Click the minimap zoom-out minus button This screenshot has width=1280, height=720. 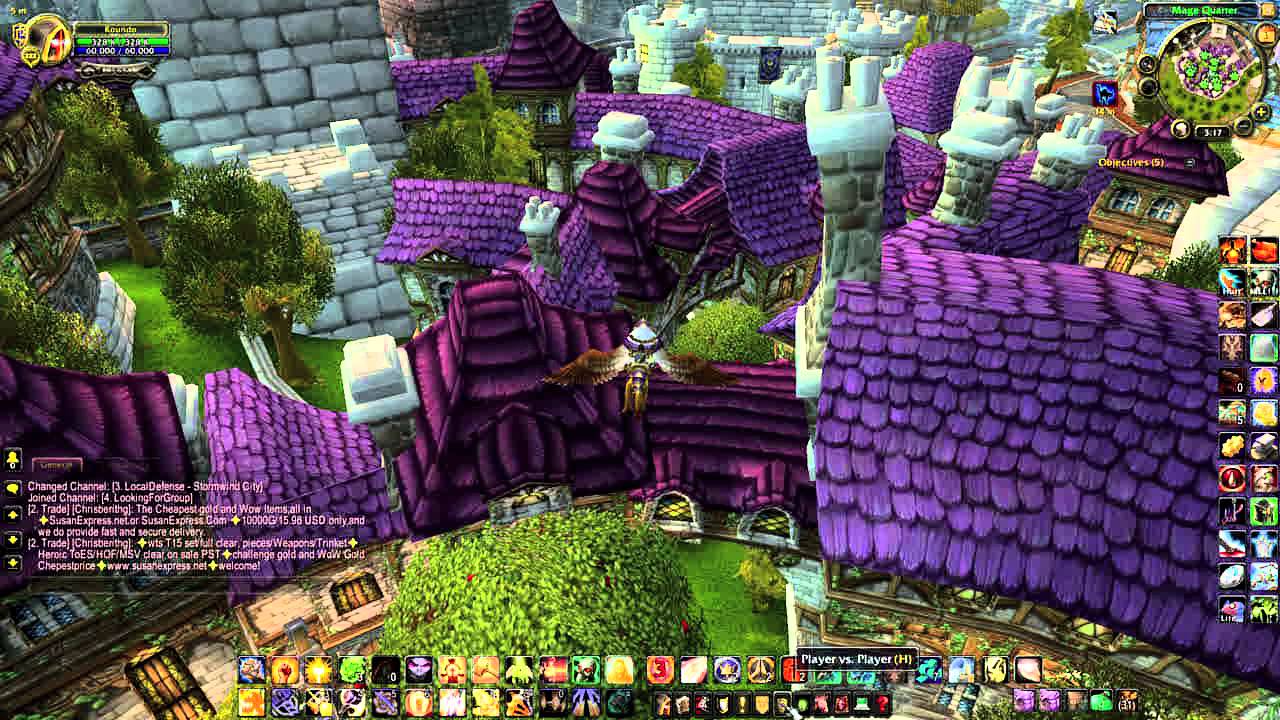tap(1244, 125)
